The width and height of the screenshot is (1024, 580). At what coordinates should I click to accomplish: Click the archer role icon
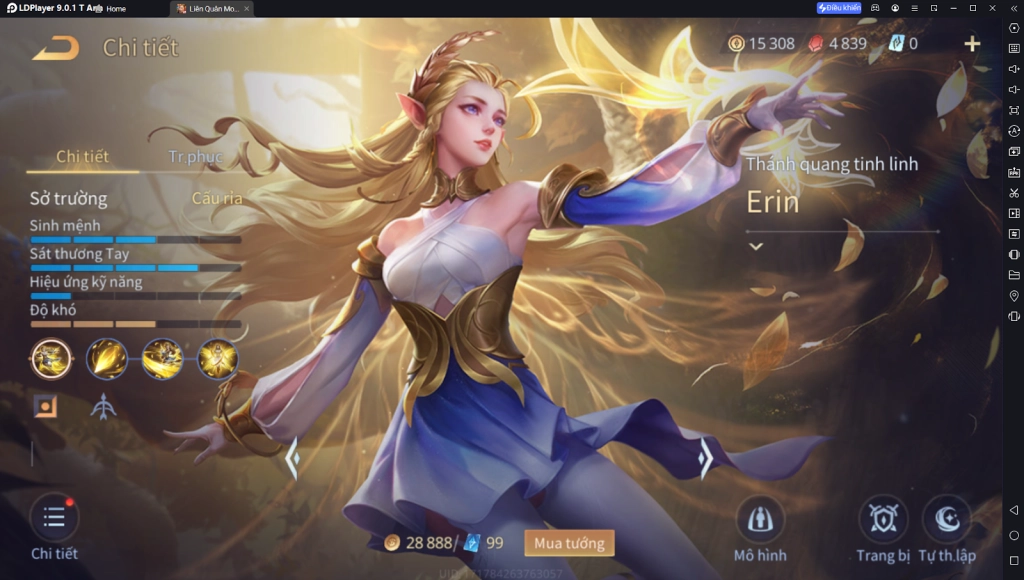(x=103, y=407)
